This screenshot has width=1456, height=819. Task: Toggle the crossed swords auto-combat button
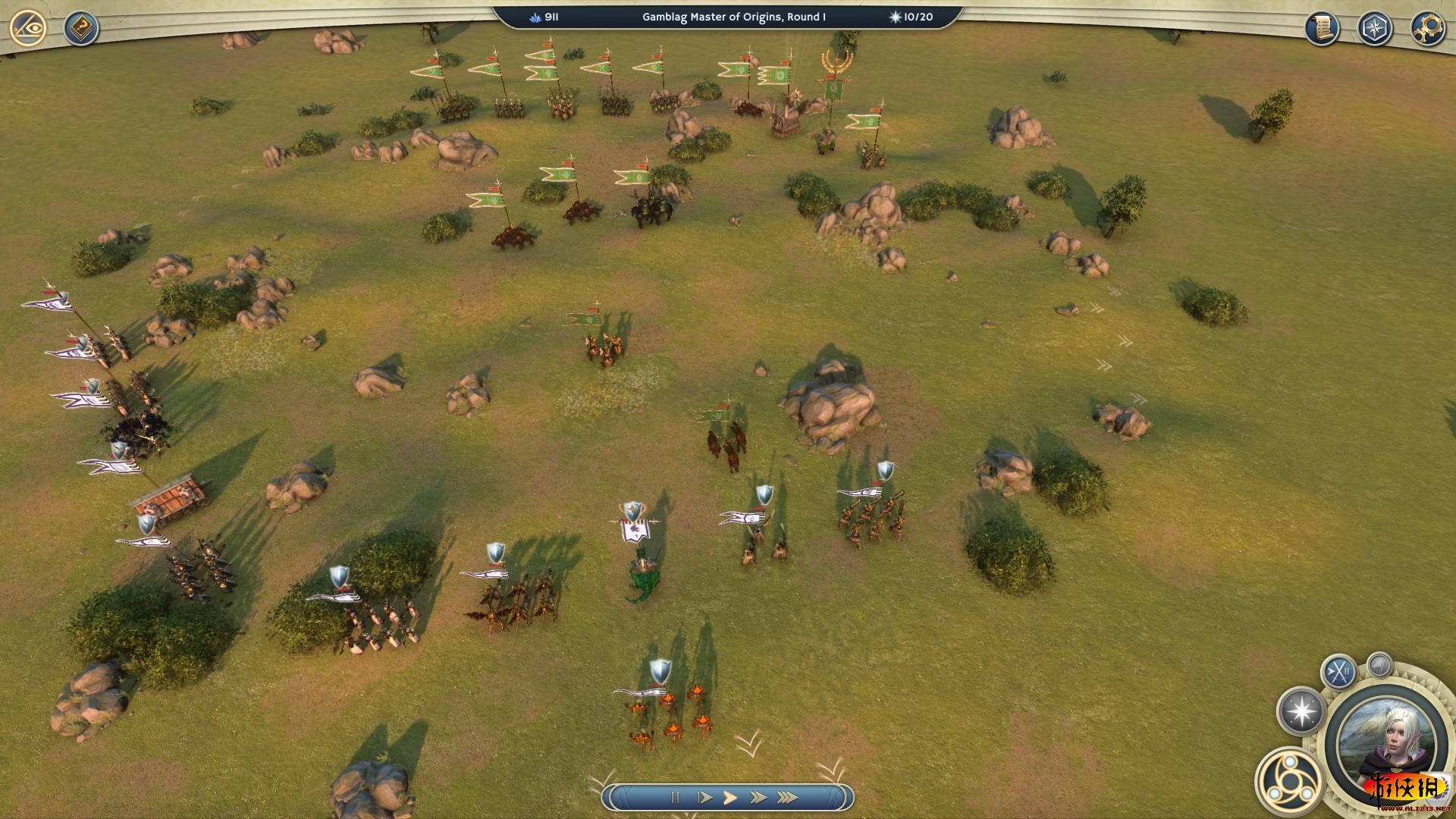coord(1338,671)
